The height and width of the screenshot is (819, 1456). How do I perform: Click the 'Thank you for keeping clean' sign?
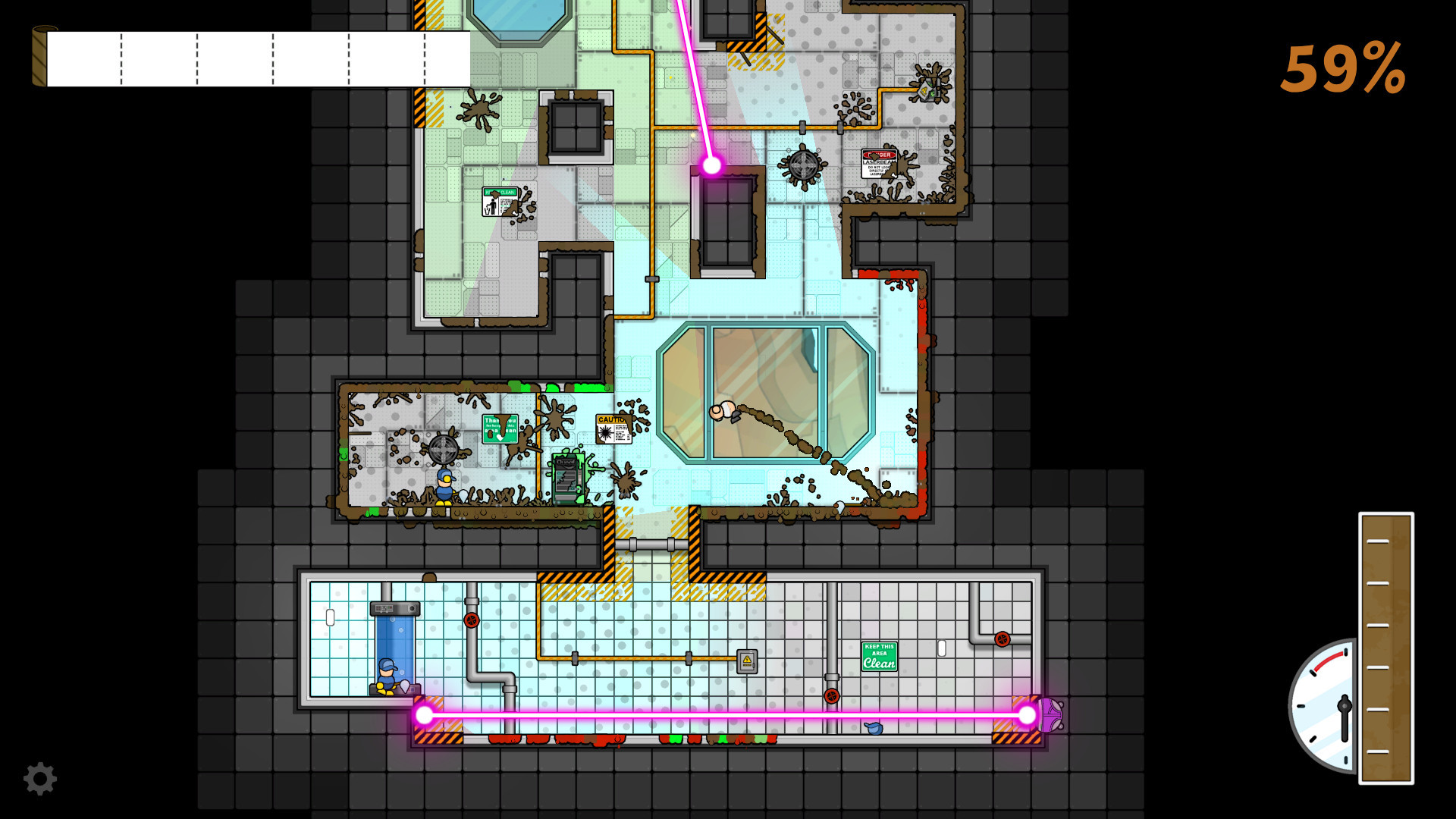500,428
